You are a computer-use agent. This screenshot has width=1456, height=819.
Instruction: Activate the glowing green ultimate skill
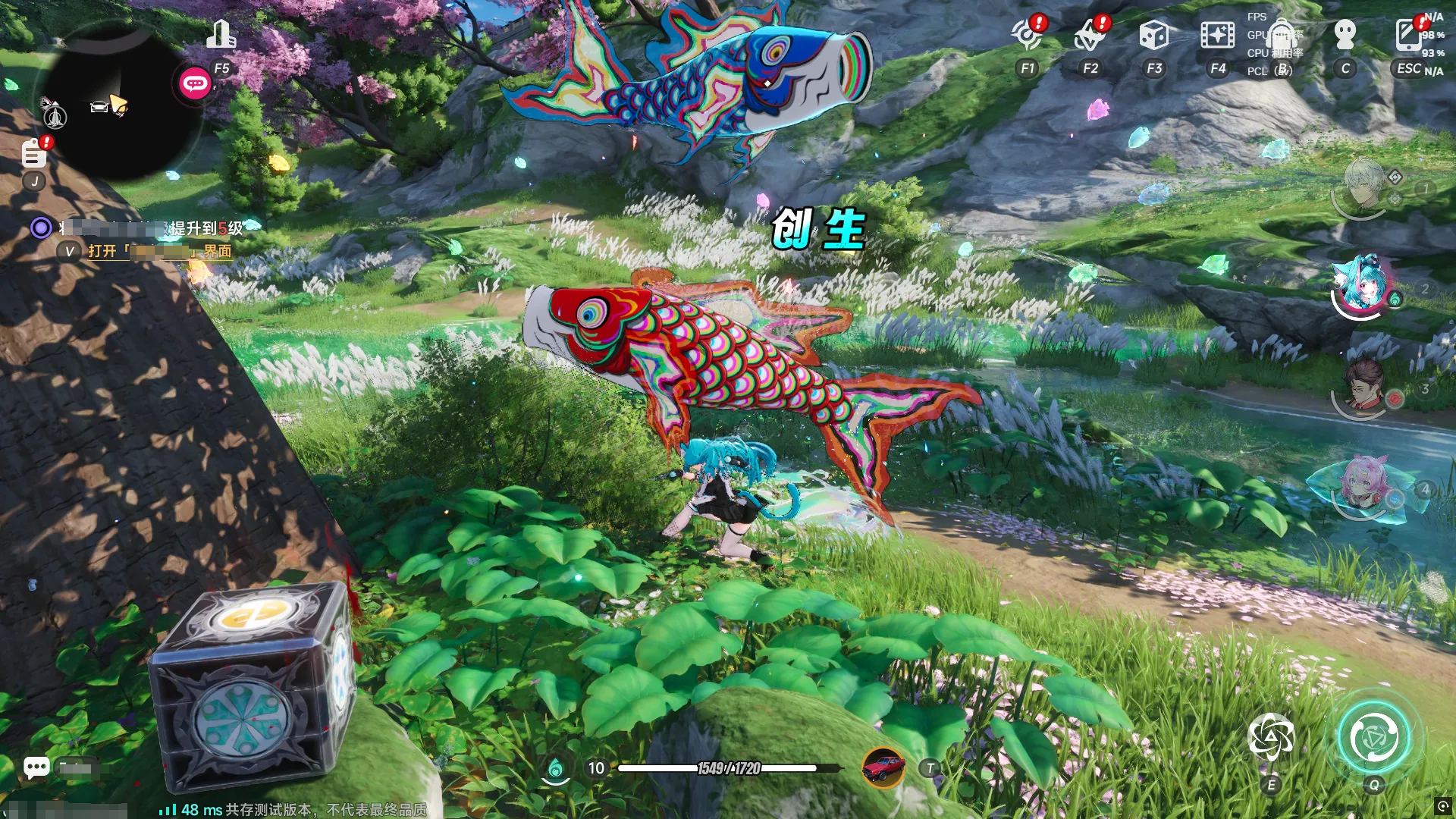pyautogui.click(x=1373, y=737)
